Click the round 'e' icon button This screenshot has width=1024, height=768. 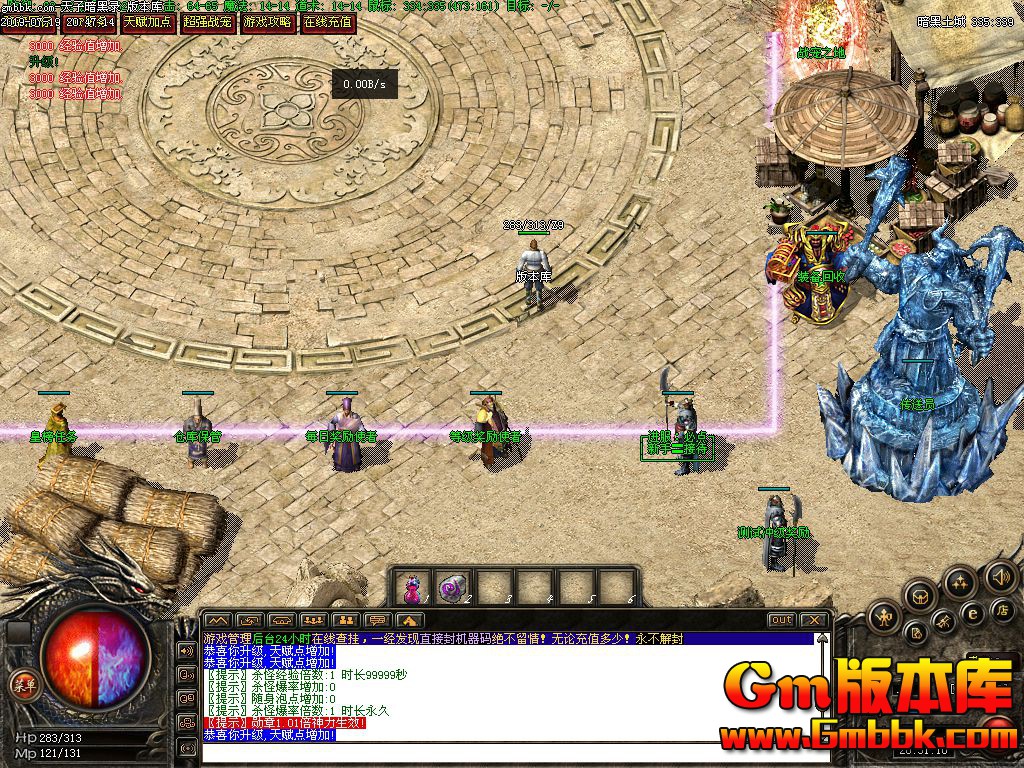(x=971, y=612)
